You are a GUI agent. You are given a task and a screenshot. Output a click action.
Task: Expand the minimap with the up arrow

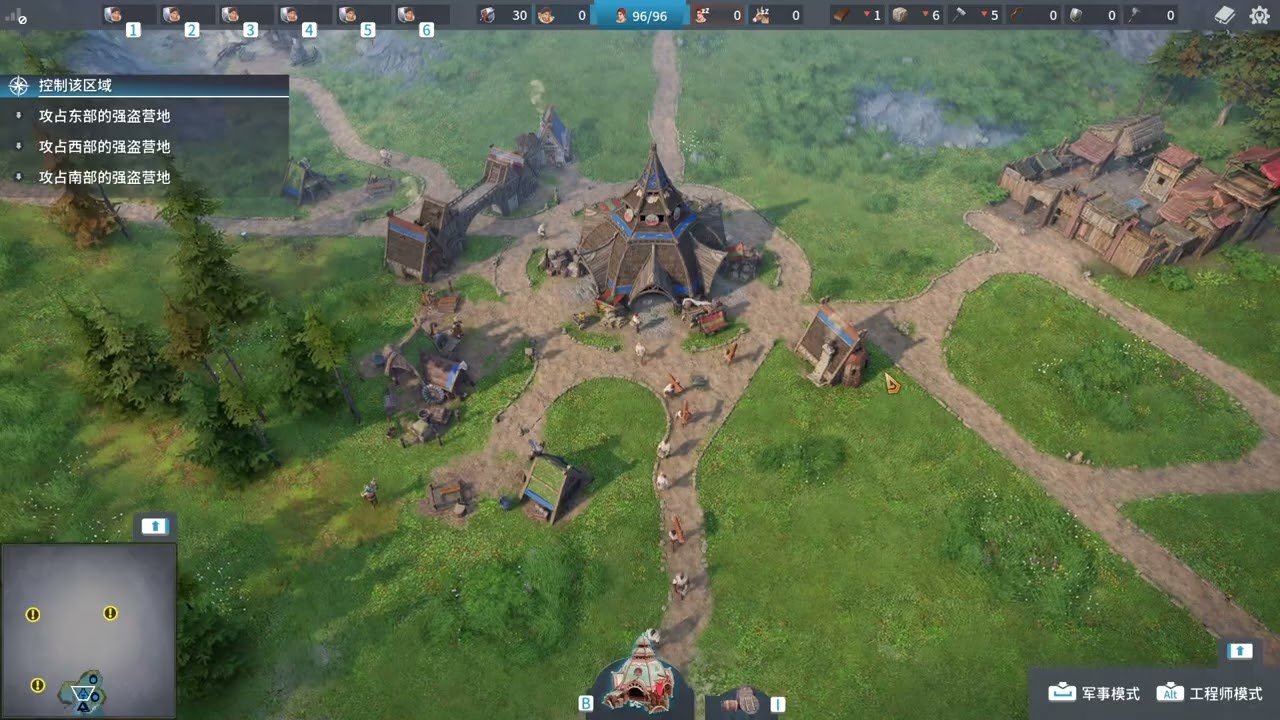point(154,524)
